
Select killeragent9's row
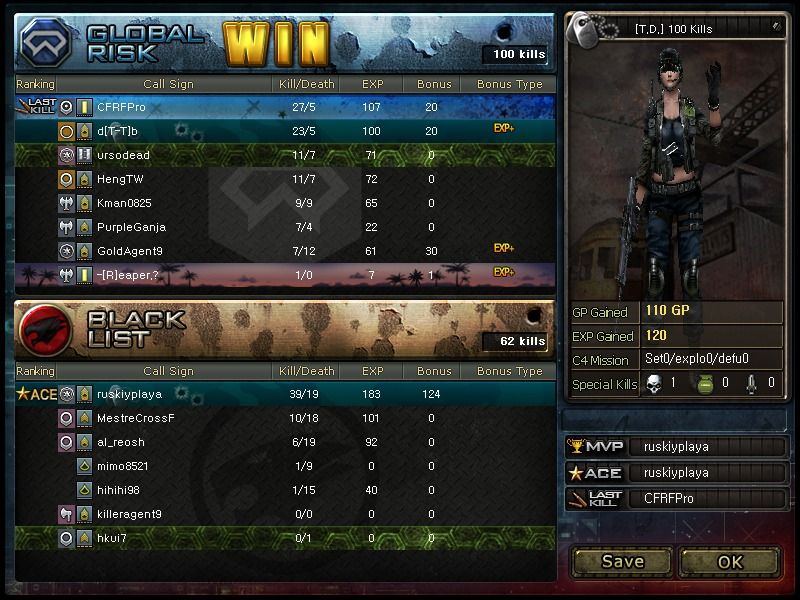(285, 514)
